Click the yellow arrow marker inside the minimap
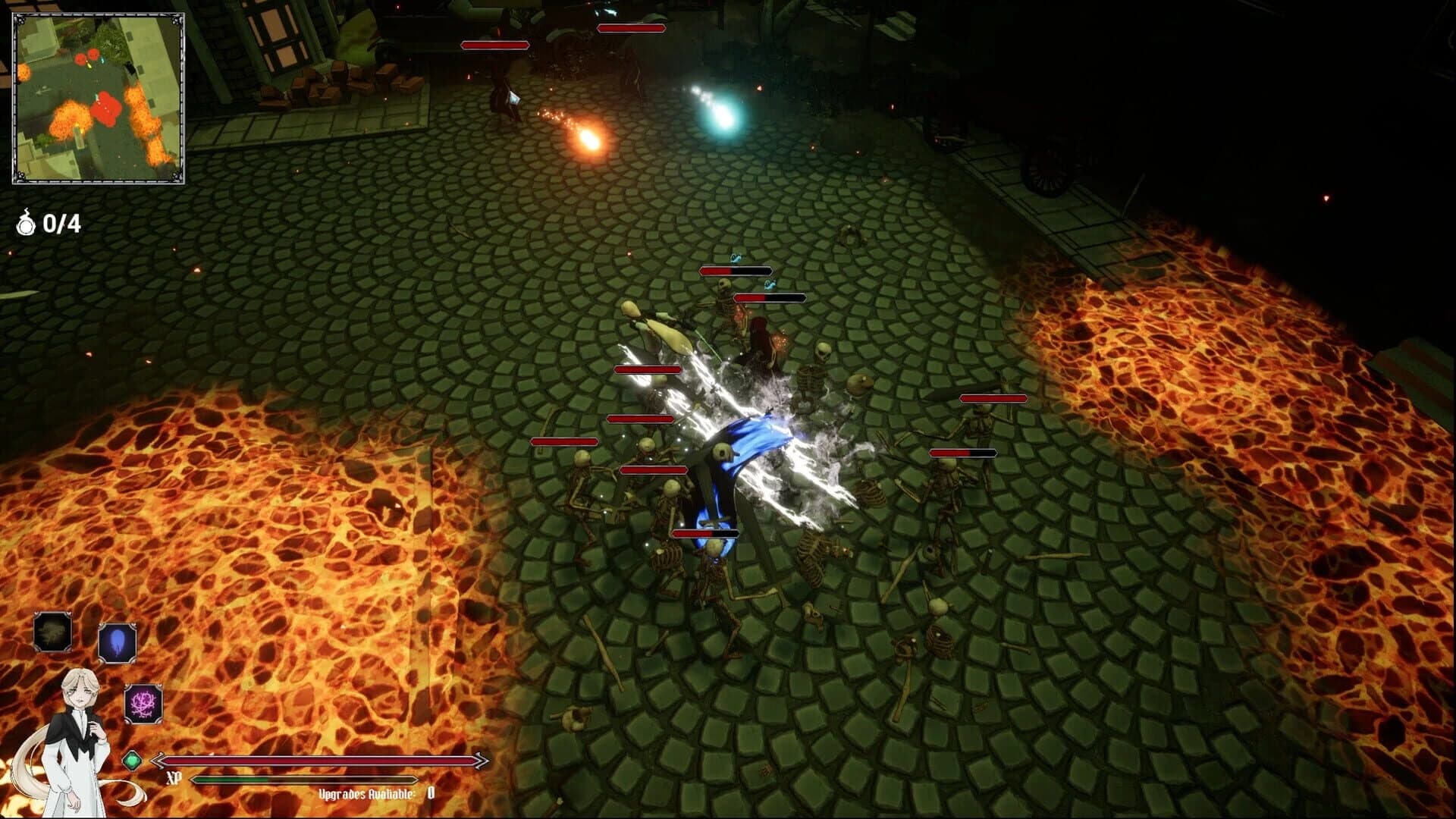Screen dimensions: 1456x819 click(x=89, y=64)
